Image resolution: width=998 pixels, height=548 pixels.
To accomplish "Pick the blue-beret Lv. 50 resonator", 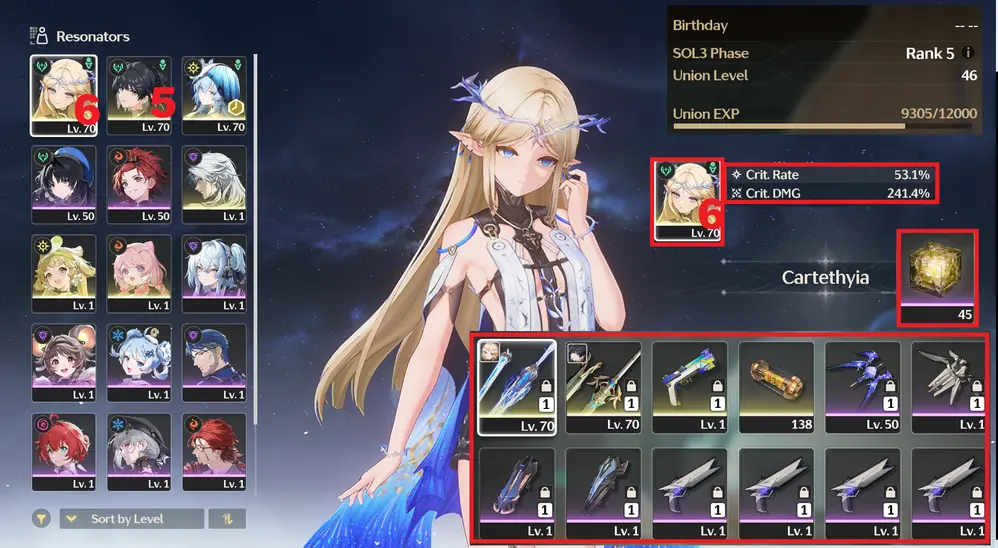I will pyautogui.click(x=64, y=184).
